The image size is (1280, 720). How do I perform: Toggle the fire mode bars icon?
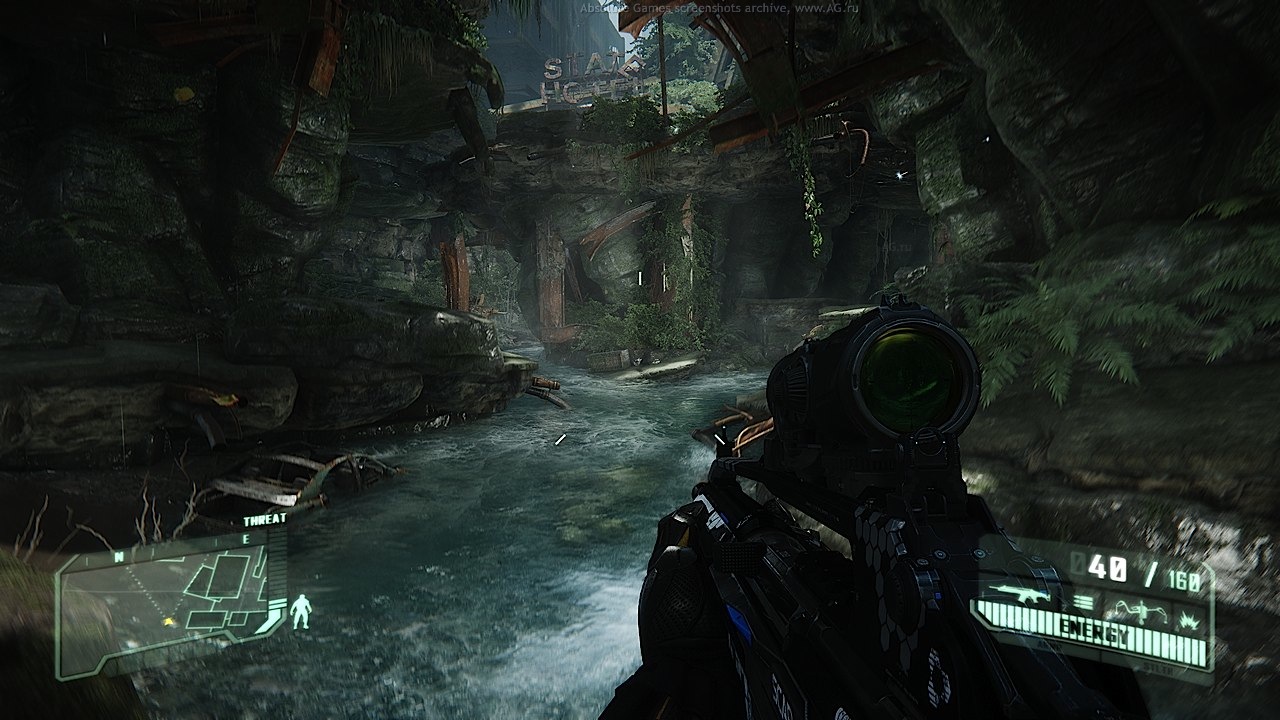1084,601
